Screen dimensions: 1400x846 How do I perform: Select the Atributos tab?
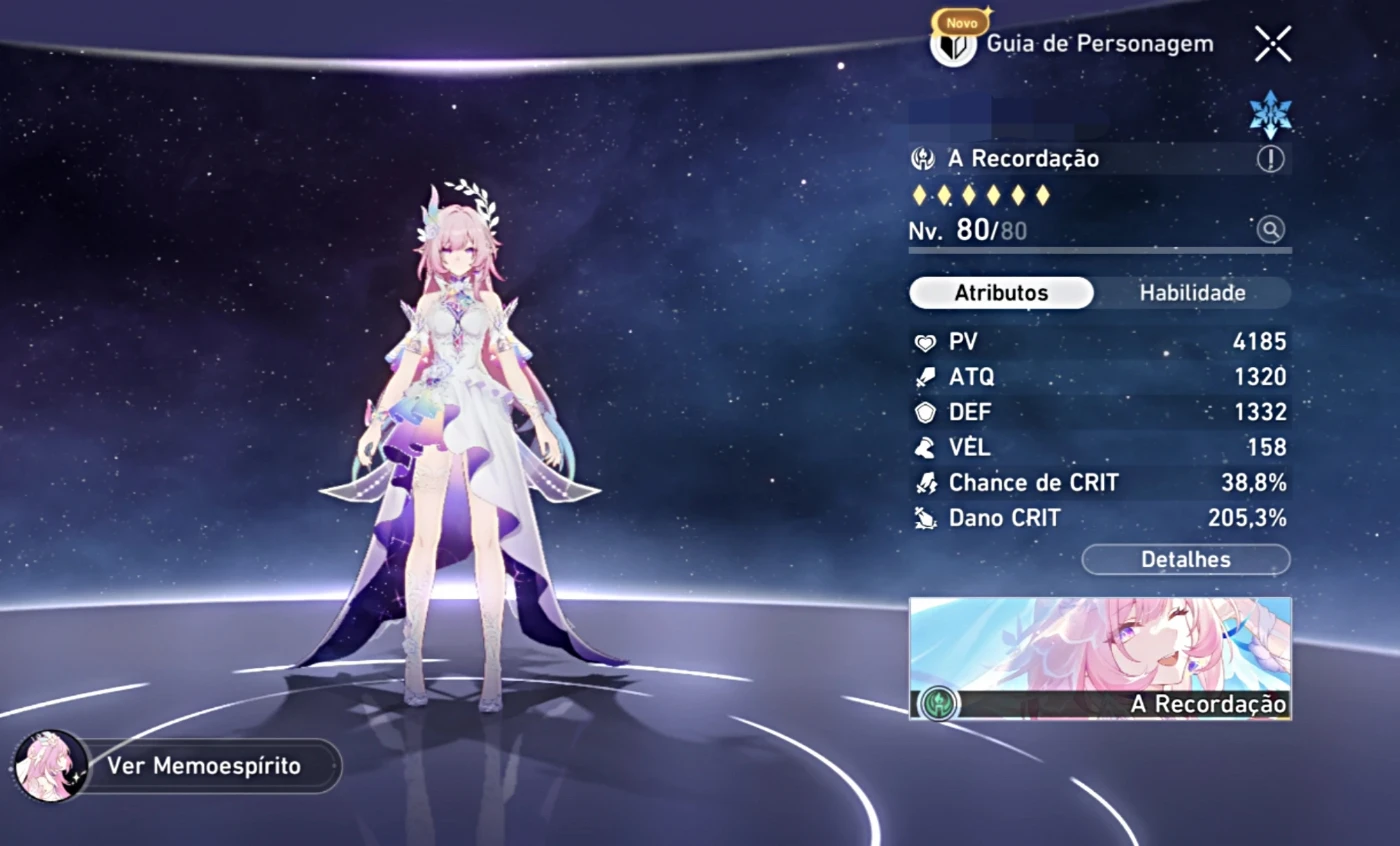(x=1001, y=293)
